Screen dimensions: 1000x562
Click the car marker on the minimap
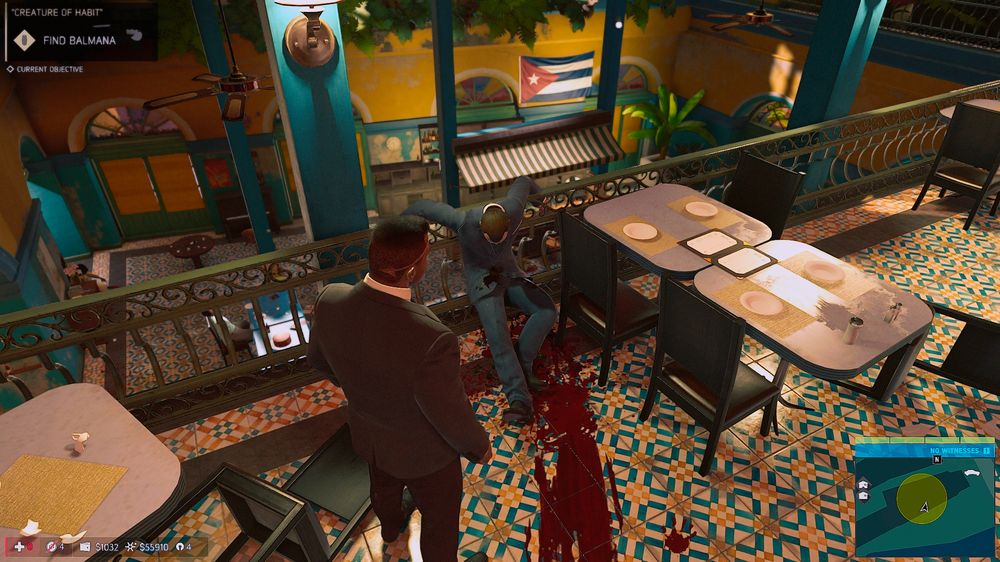972,471
